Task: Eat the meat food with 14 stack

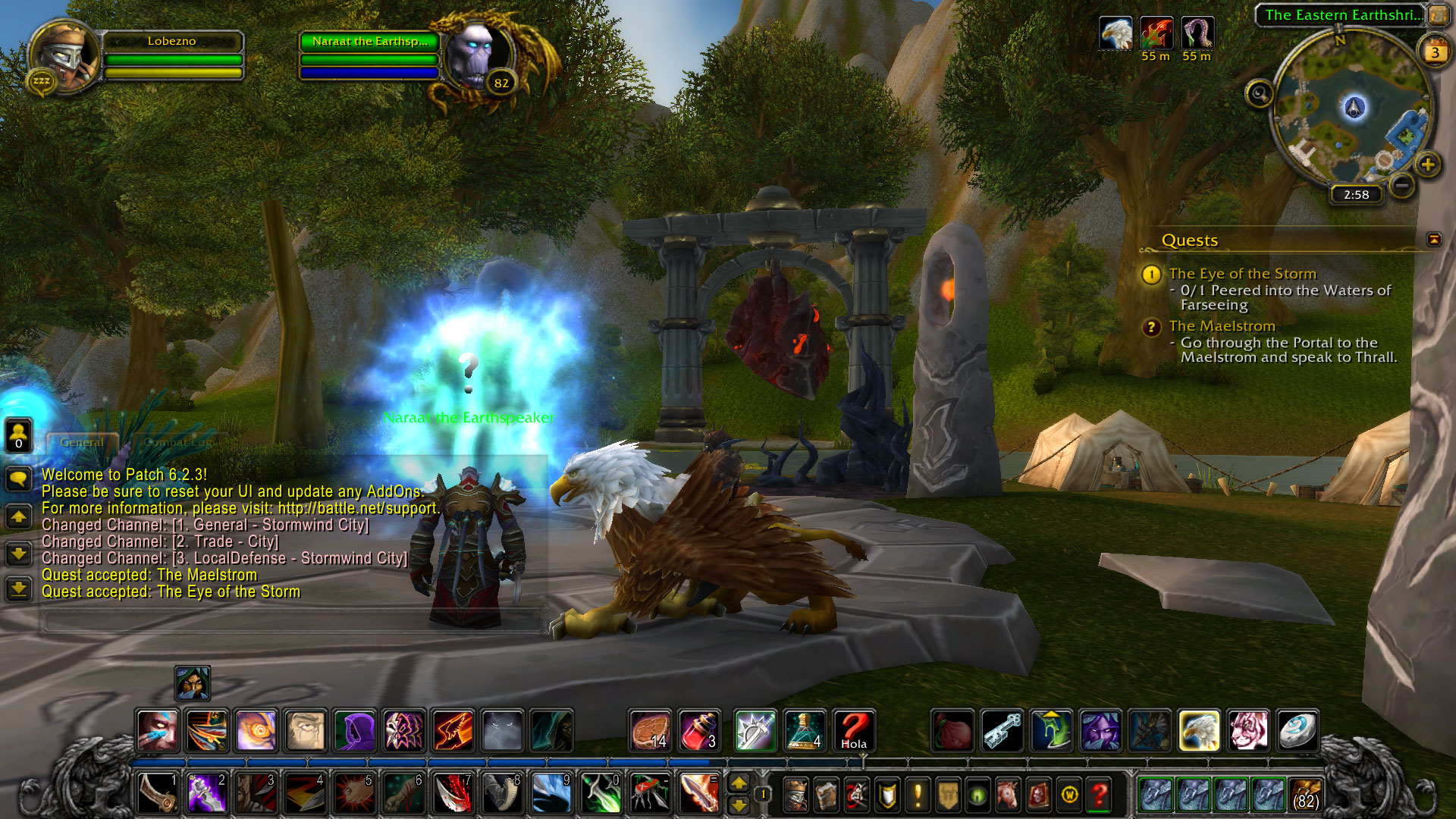Action: click(x=650, y=731)
